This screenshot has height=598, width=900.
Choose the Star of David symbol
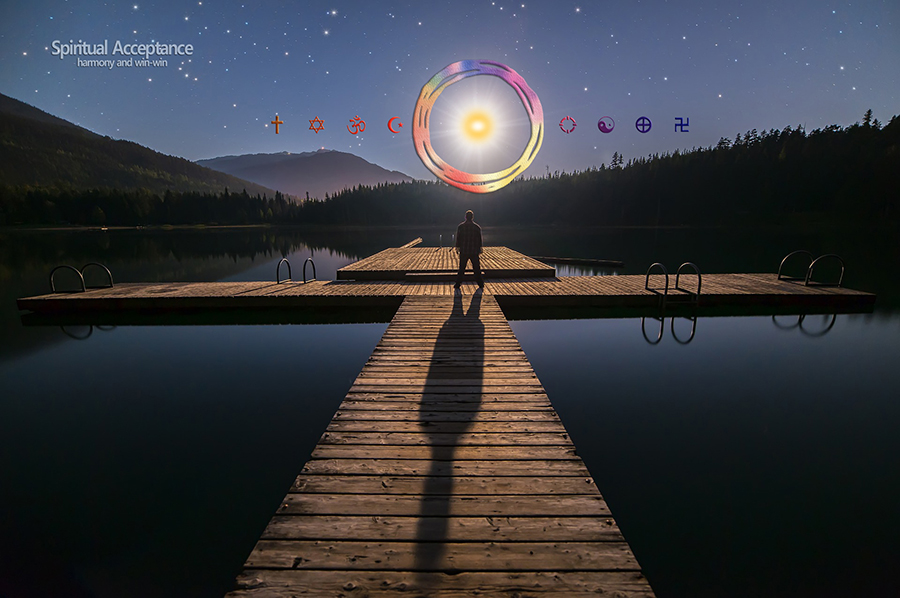[316, 124]
